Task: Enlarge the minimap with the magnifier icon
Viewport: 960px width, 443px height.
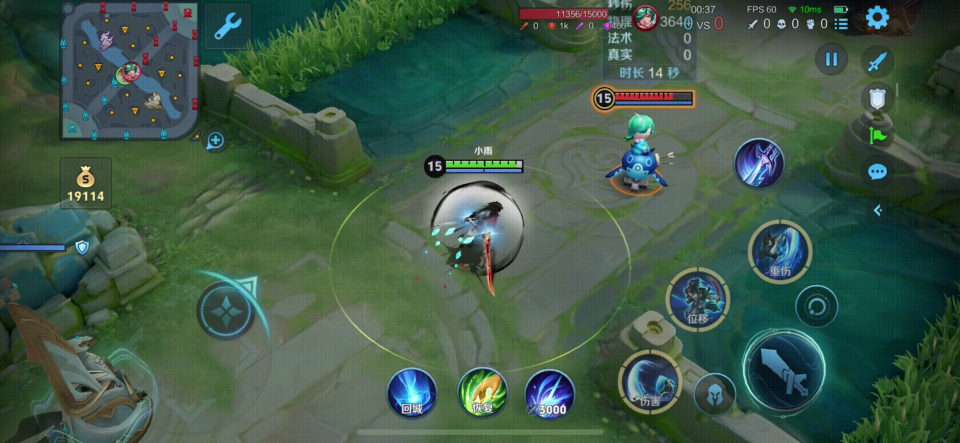Action: [214, 141]
